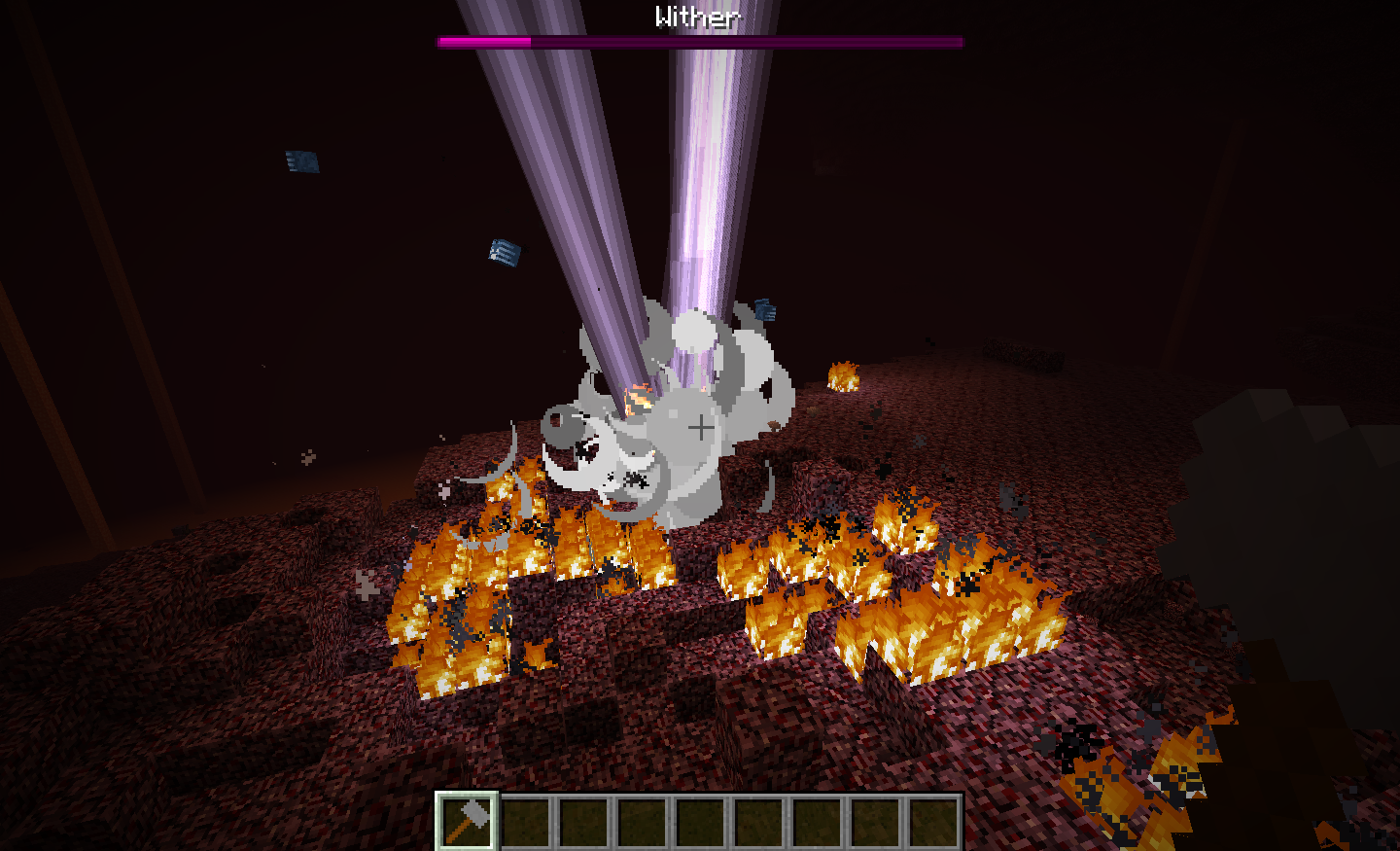Image resolution: width=1400 pixels, height=851 pixels.
Task: Click the fifth empty hotbar slot
Action: click(700, 823)
